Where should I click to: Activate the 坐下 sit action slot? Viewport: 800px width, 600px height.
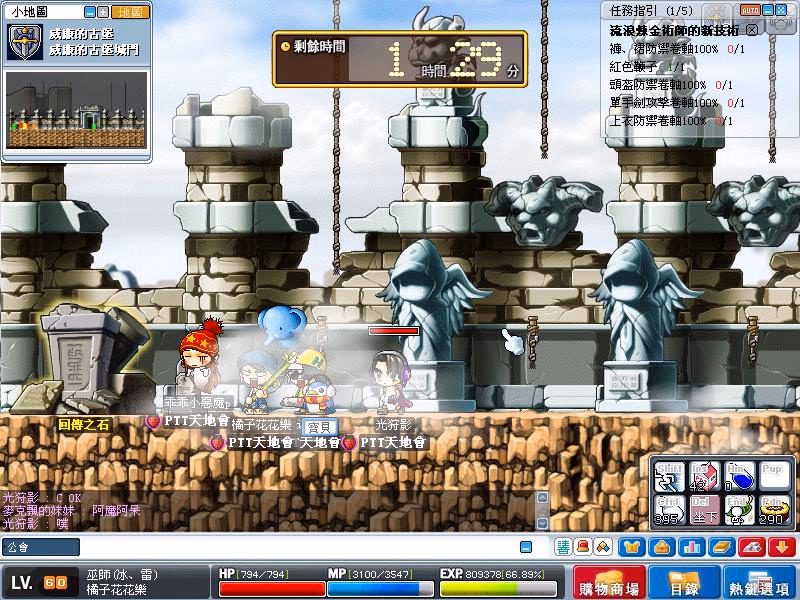pyautogui.click(x=704, y=511)
